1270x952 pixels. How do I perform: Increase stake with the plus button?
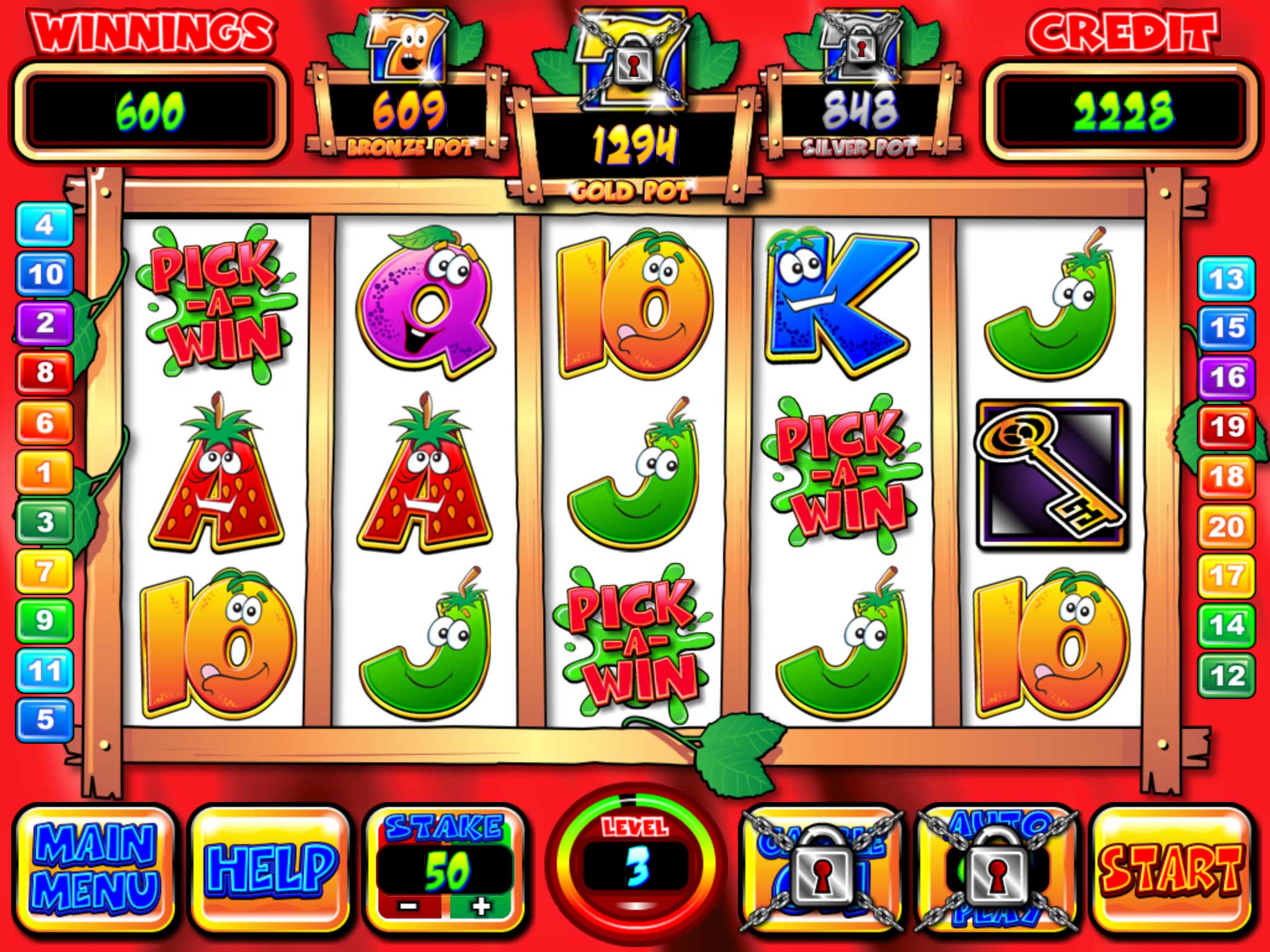(x=481, y=907)
